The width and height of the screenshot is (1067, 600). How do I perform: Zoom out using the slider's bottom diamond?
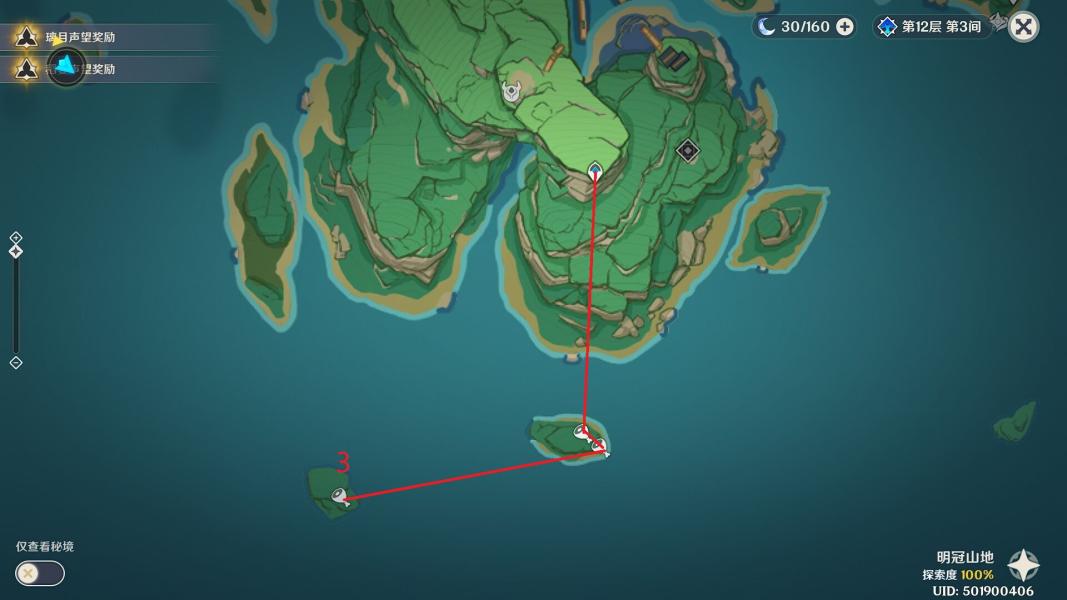click(x=16, y=362)
